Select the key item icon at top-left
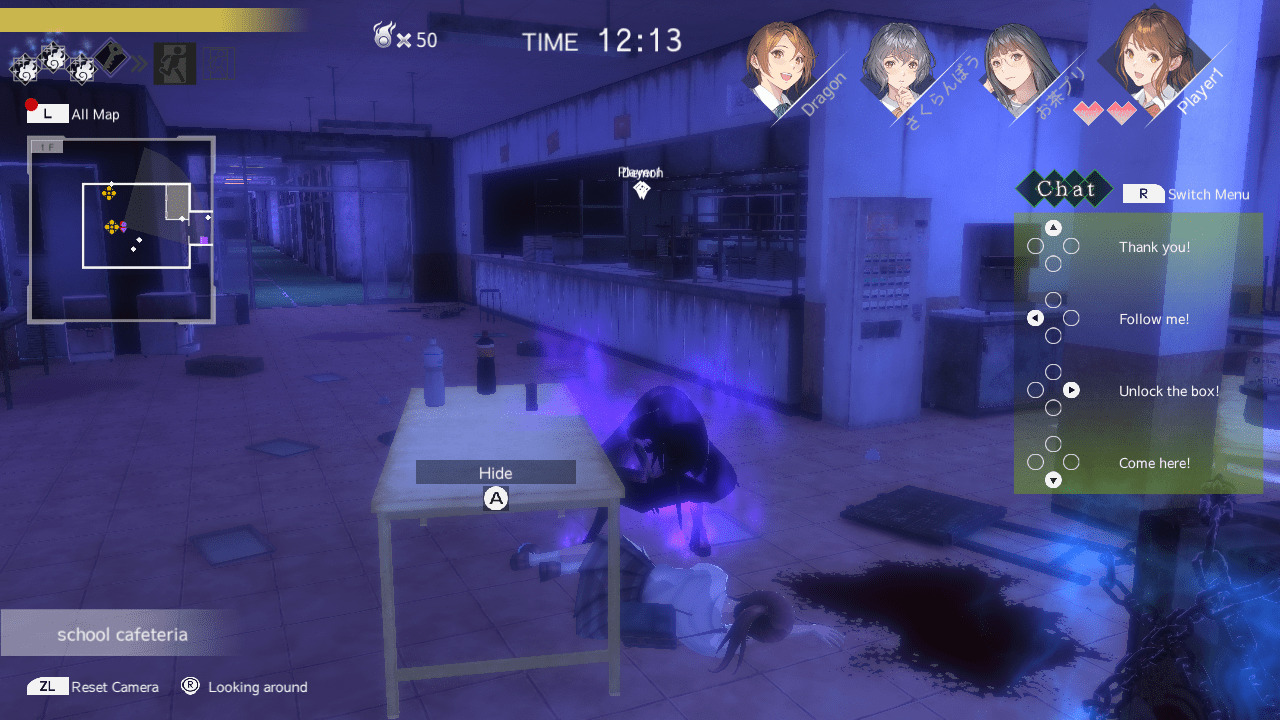 (112, 57)
